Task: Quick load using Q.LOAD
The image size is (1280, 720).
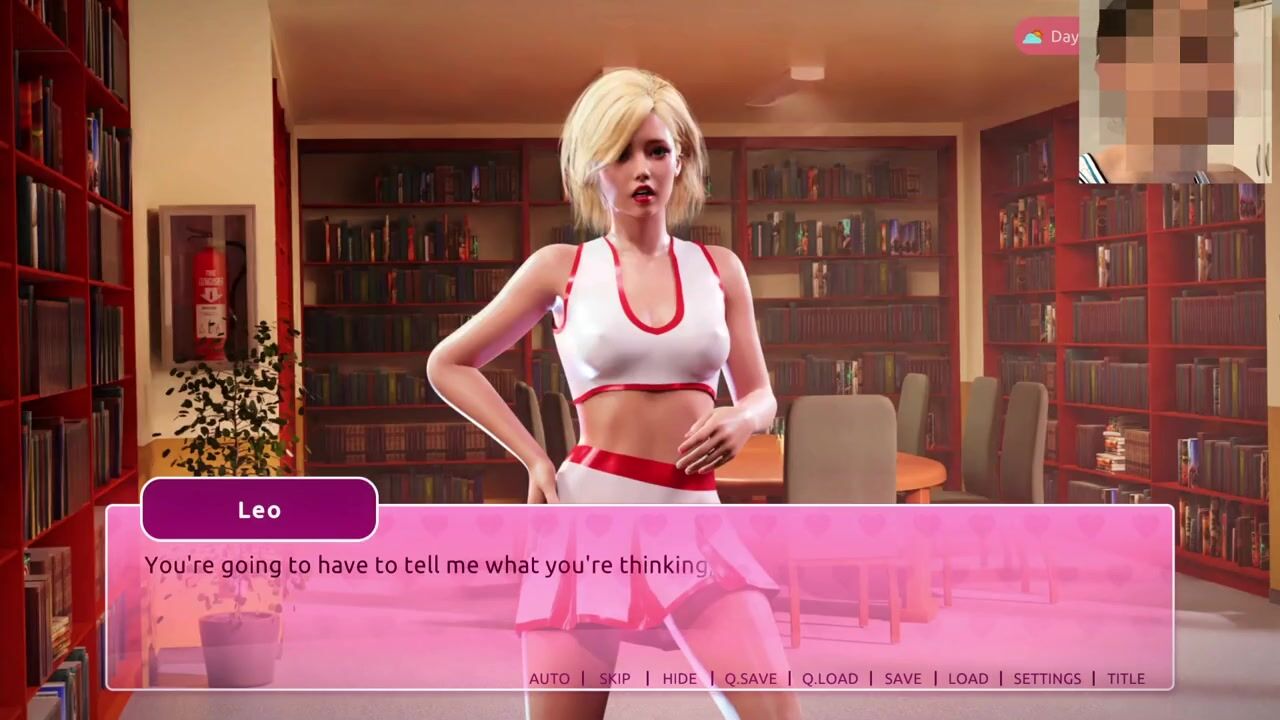Action: [830, 678]
